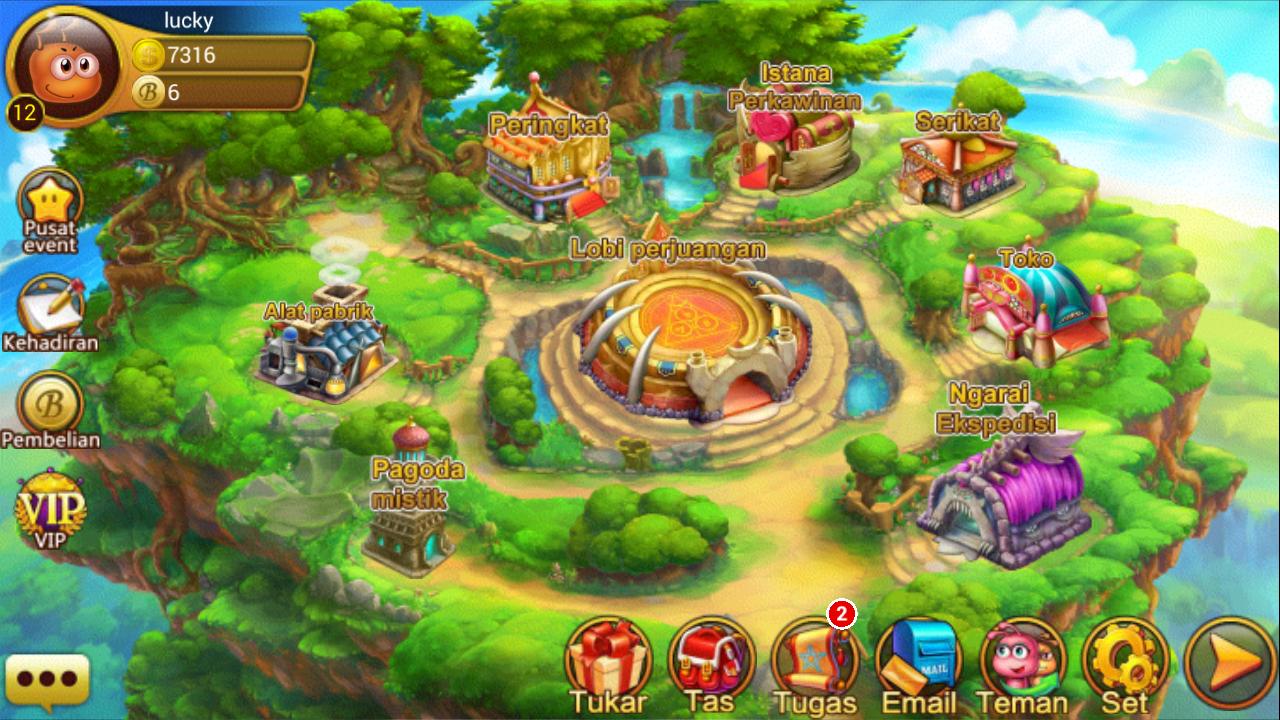Enter the Serikat guild building
Viewport: 1280px width, 720px height.
point(958,170)
